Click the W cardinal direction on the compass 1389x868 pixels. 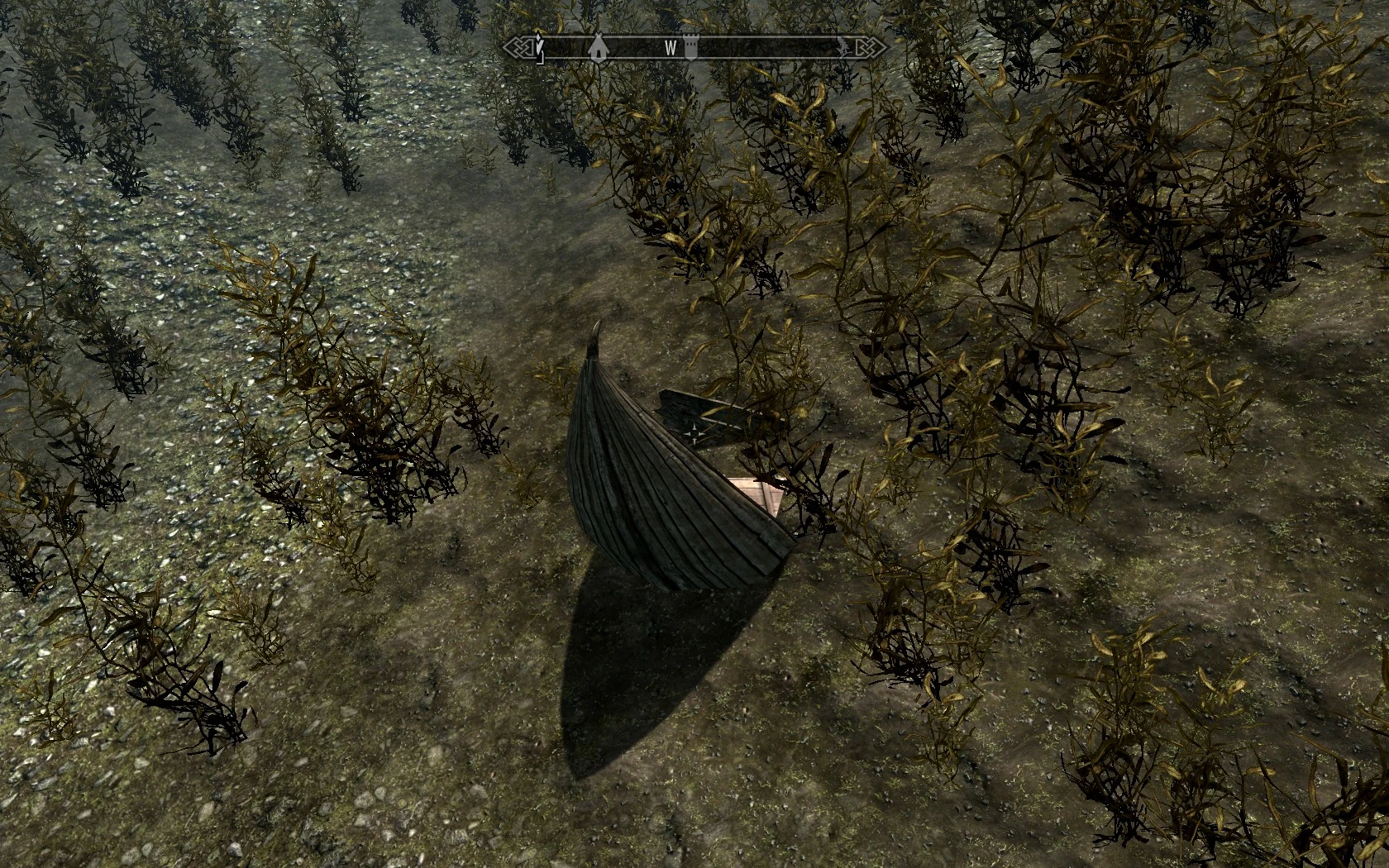[x=670, y=46]
